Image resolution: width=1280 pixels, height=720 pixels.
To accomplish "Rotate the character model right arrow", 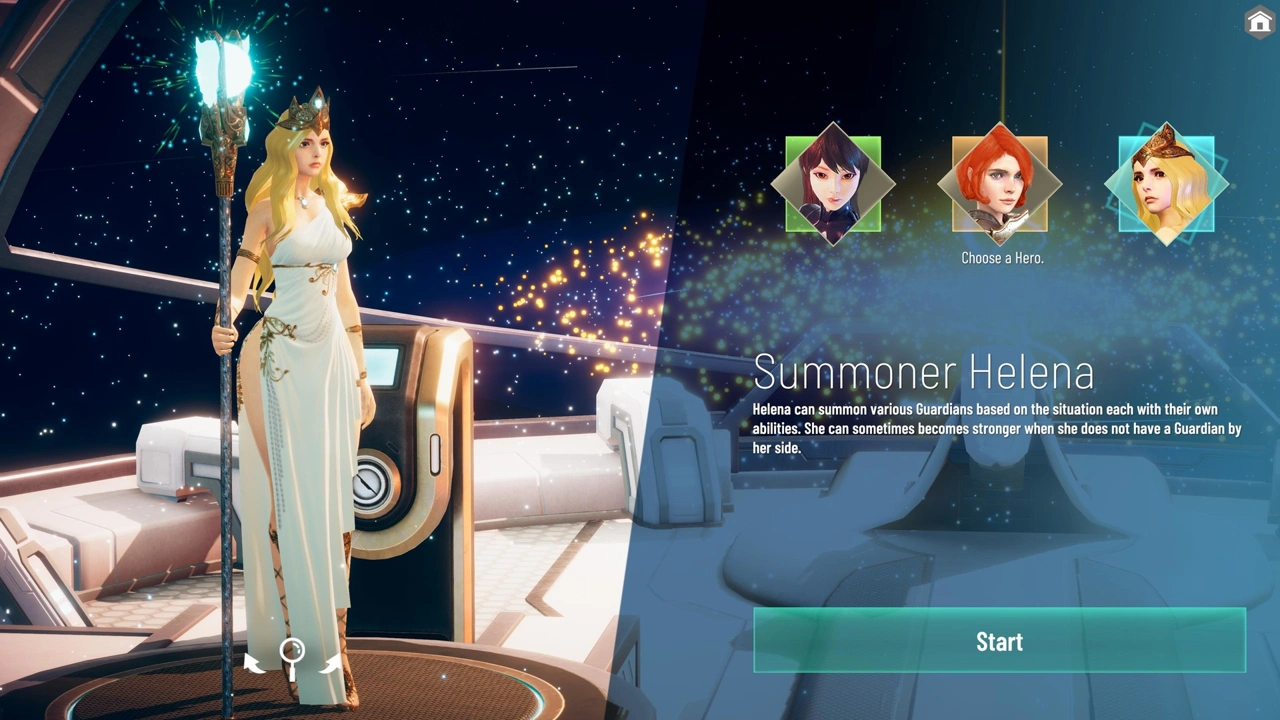I will (329, 661).
